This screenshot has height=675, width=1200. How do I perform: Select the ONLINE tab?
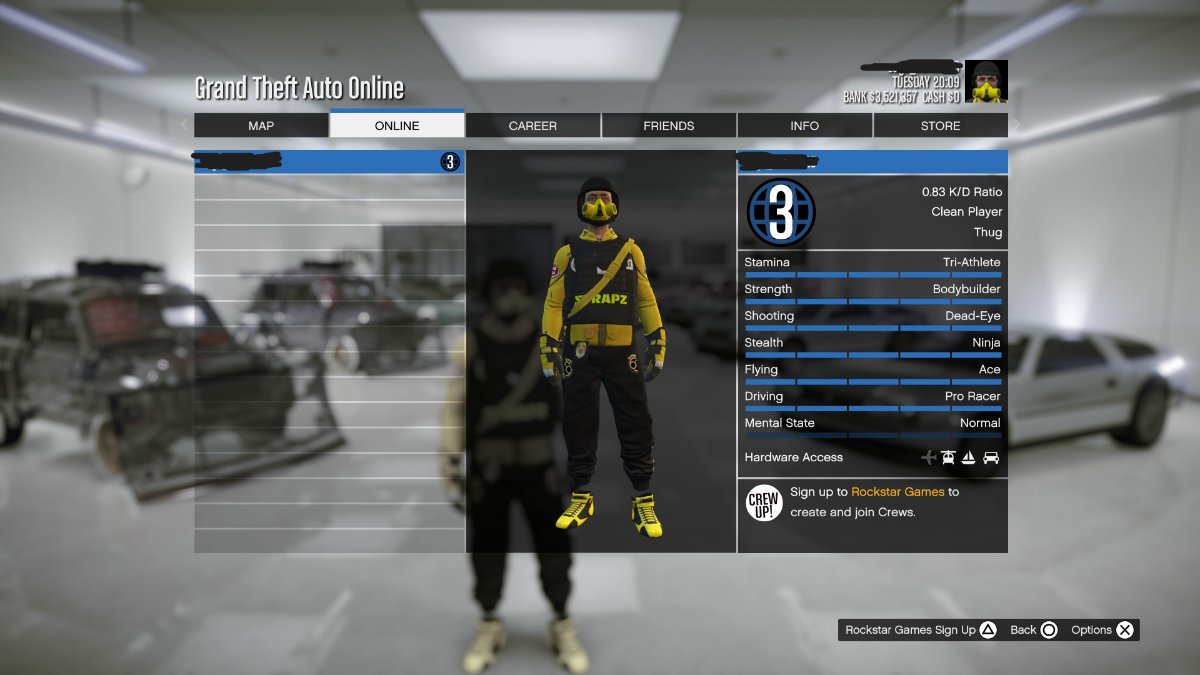coord(397,126)
